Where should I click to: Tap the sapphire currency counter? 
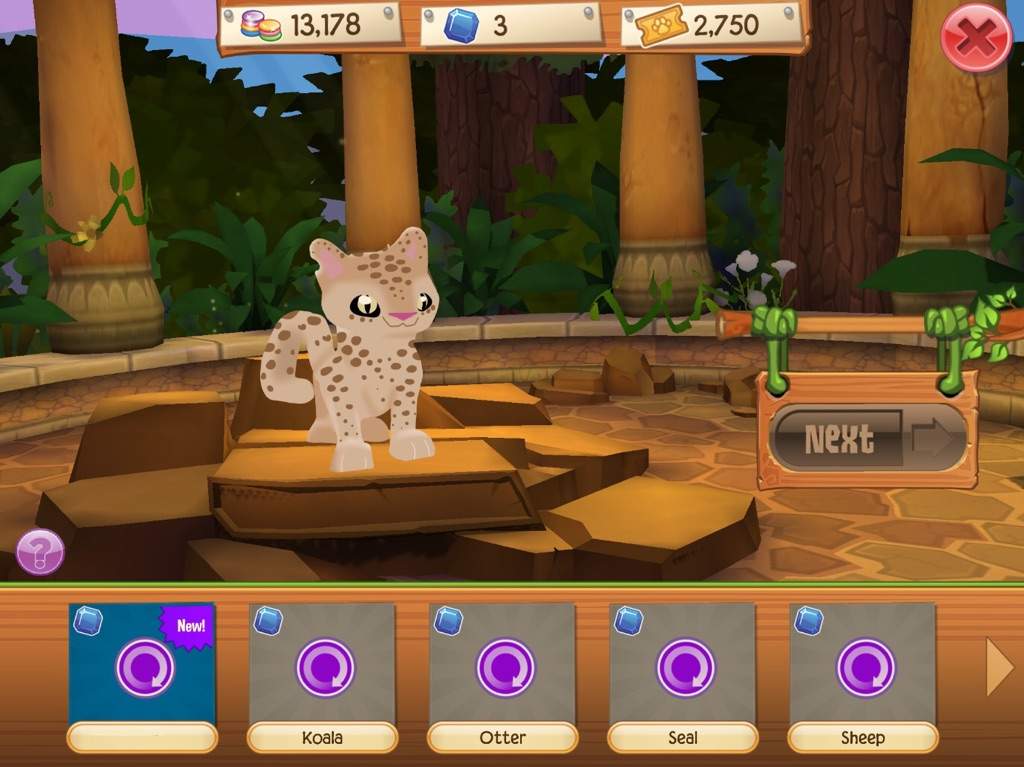(510, 26)
